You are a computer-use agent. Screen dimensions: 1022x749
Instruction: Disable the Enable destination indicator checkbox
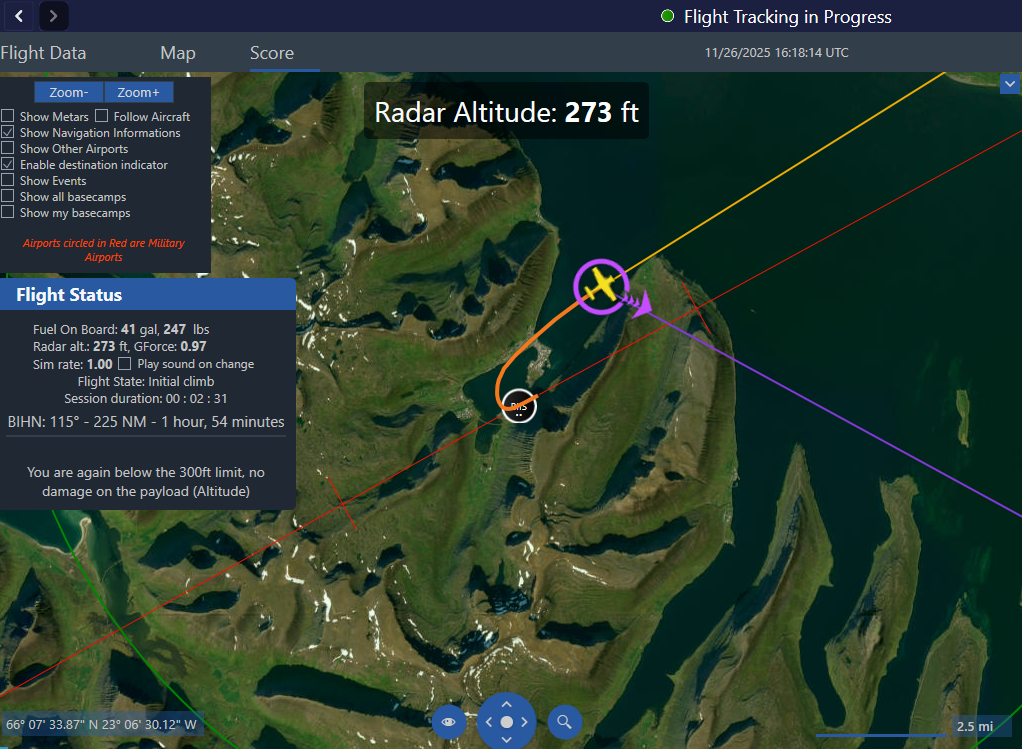(x=8, y=165)
